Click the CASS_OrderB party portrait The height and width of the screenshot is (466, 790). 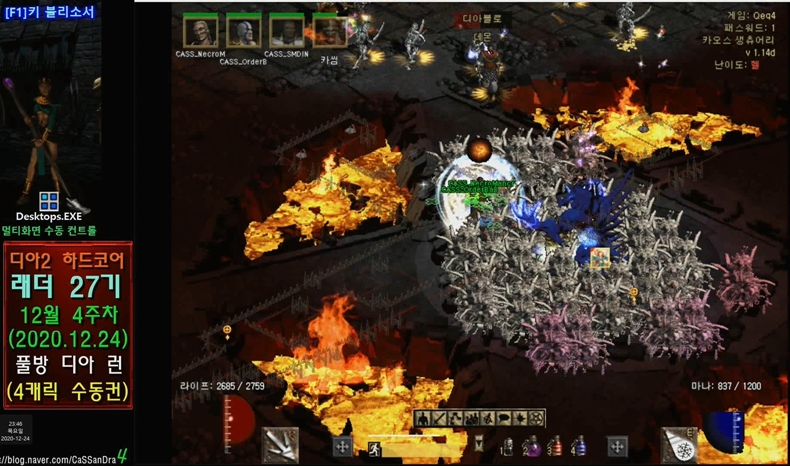click(243, 32)
